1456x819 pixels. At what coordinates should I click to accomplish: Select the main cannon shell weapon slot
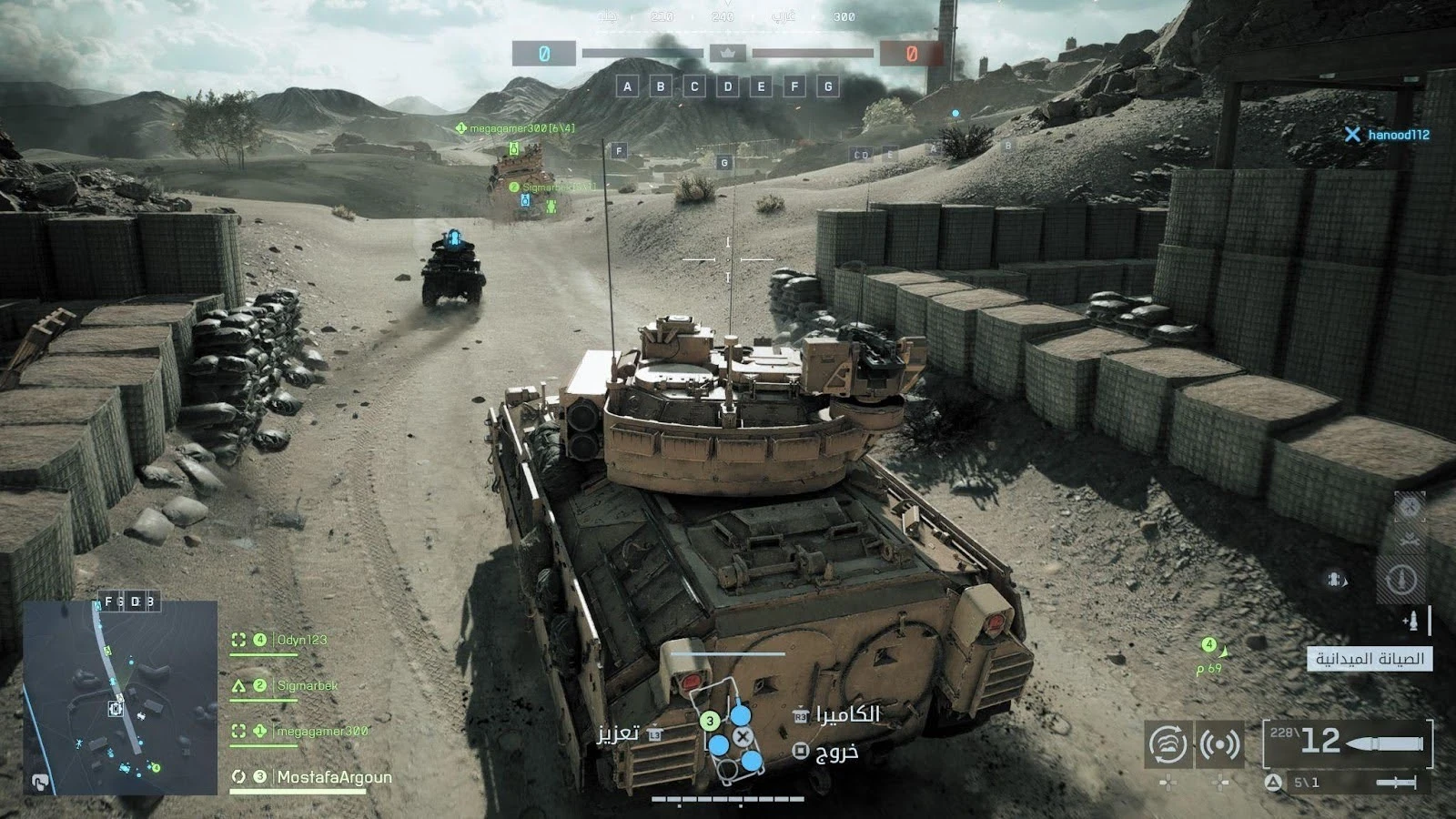[1349, 742]
